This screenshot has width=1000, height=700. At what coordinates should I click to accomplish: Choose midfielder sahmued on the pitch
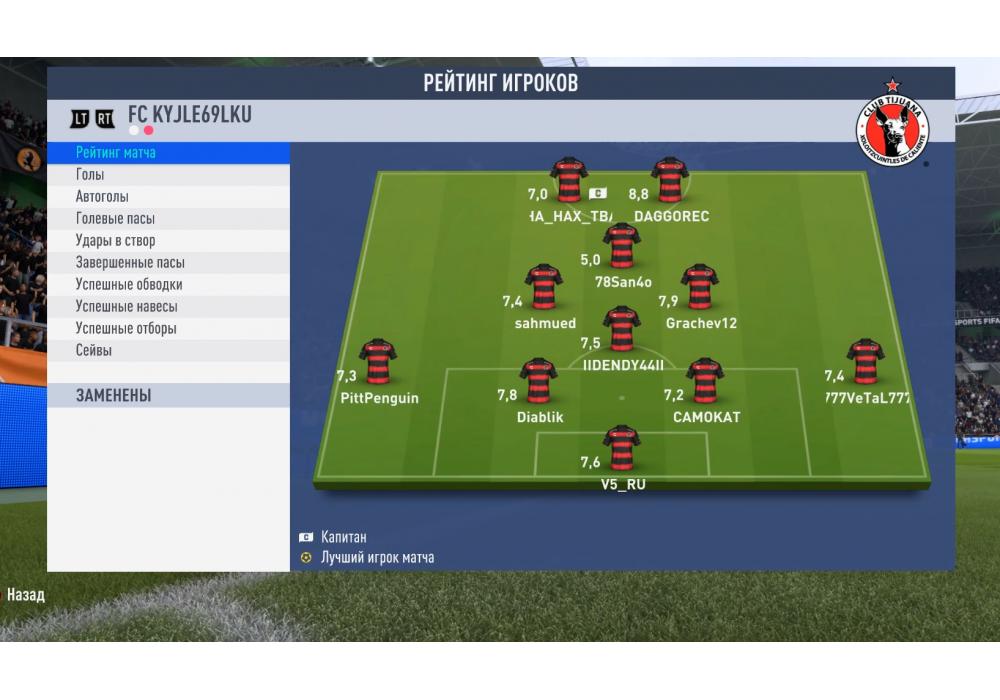[545, 287]
